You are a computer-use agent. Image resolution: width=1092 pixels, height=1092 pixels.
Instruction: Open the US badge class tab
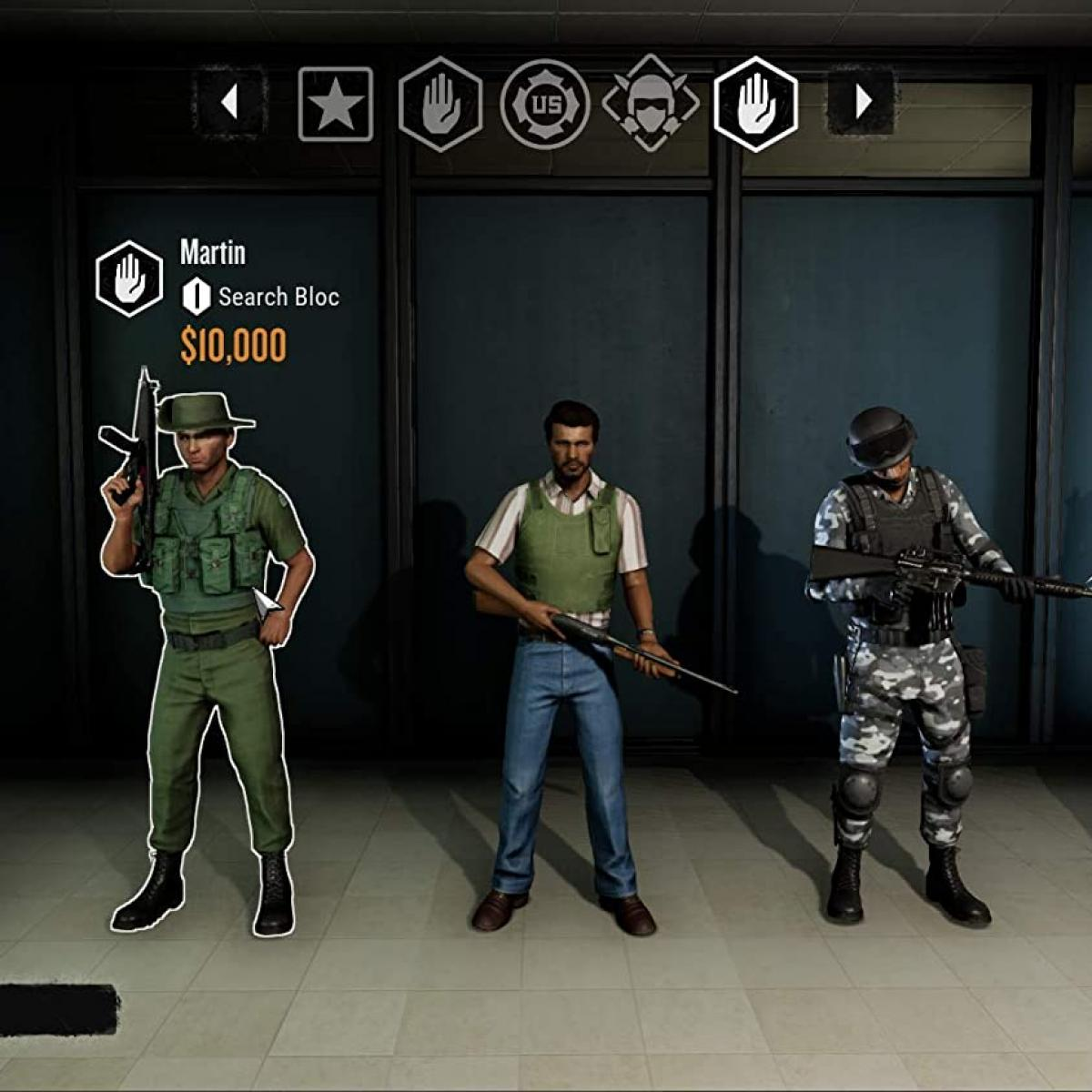pos(545,105)
